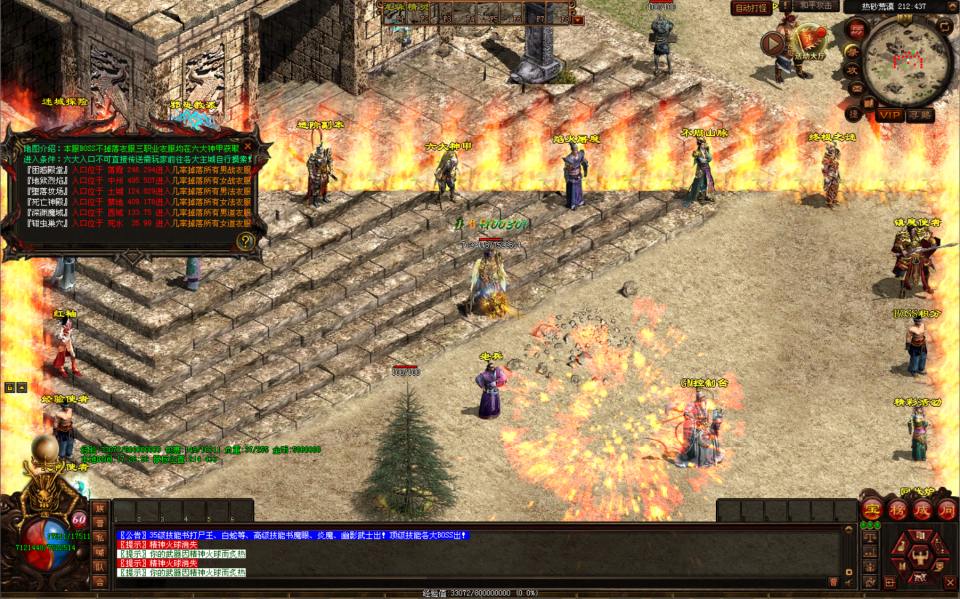Select the 攻 round button beside minimap
Image resolution: width=960 pixels, height=599 pixels.
853,71
